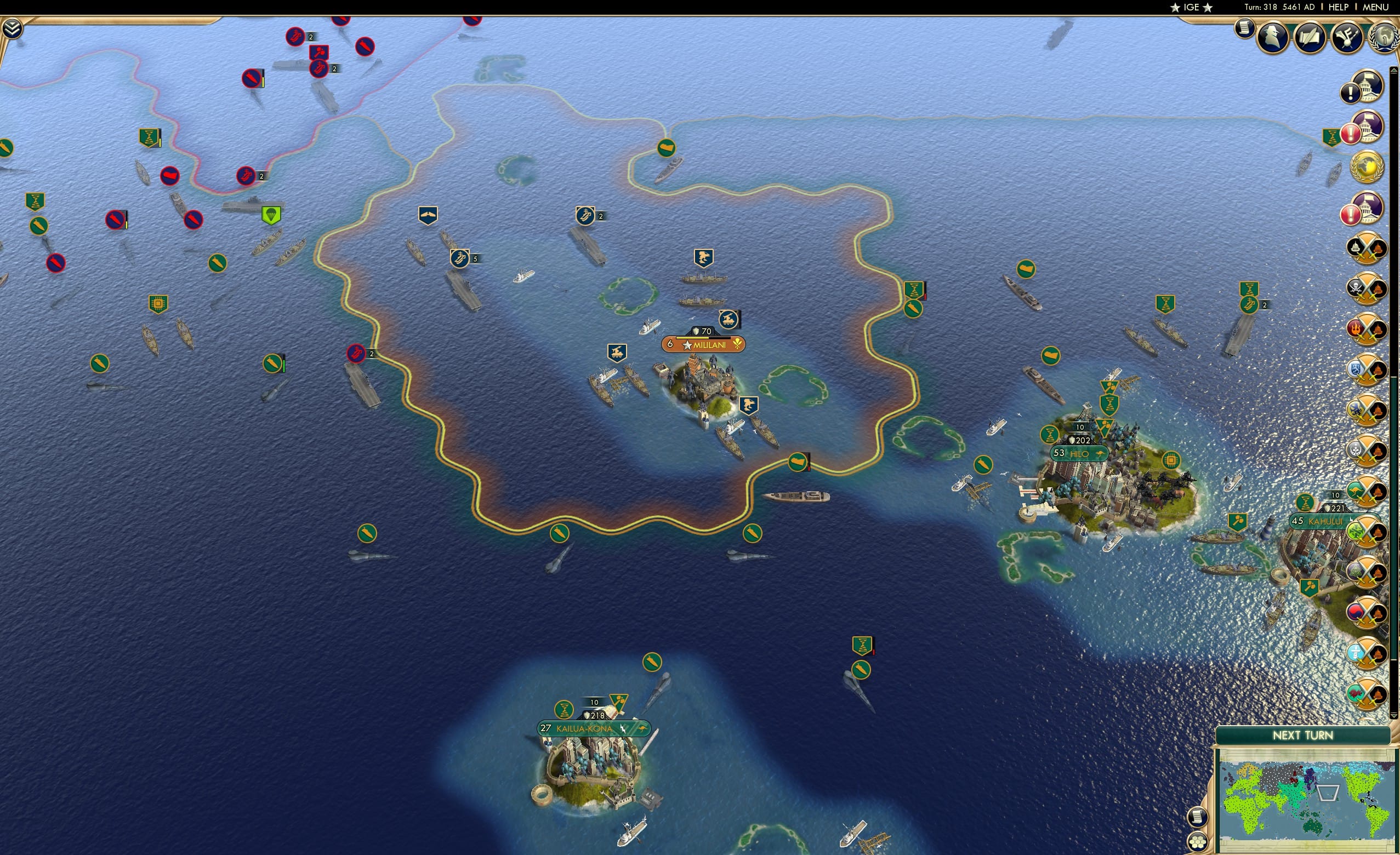
Task: Open the Culture overview icon
Action: [x=1346, y=37]
